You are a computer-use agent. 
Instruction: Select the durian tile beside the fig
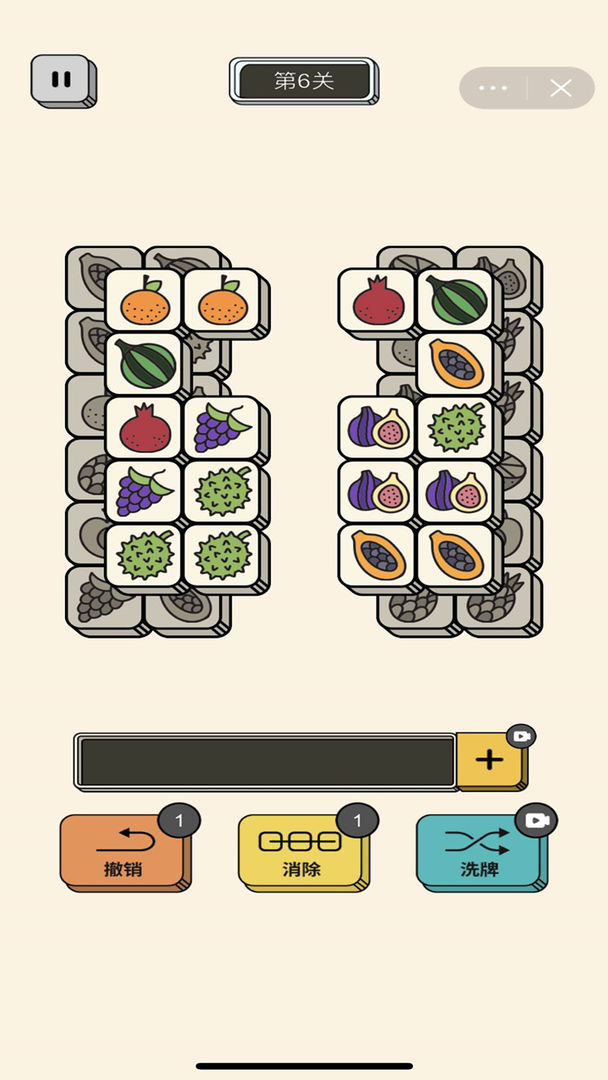click(456, 428)
